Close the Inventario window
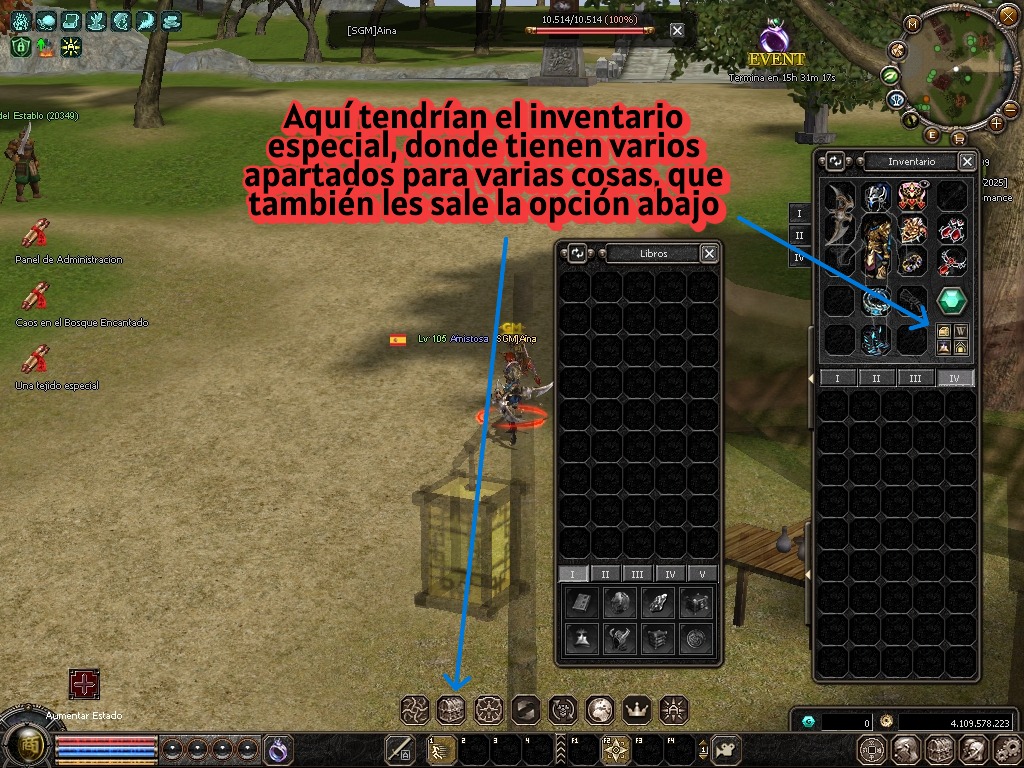The image size is (1024, 768). pyautogui.click(x=967, y=161)
